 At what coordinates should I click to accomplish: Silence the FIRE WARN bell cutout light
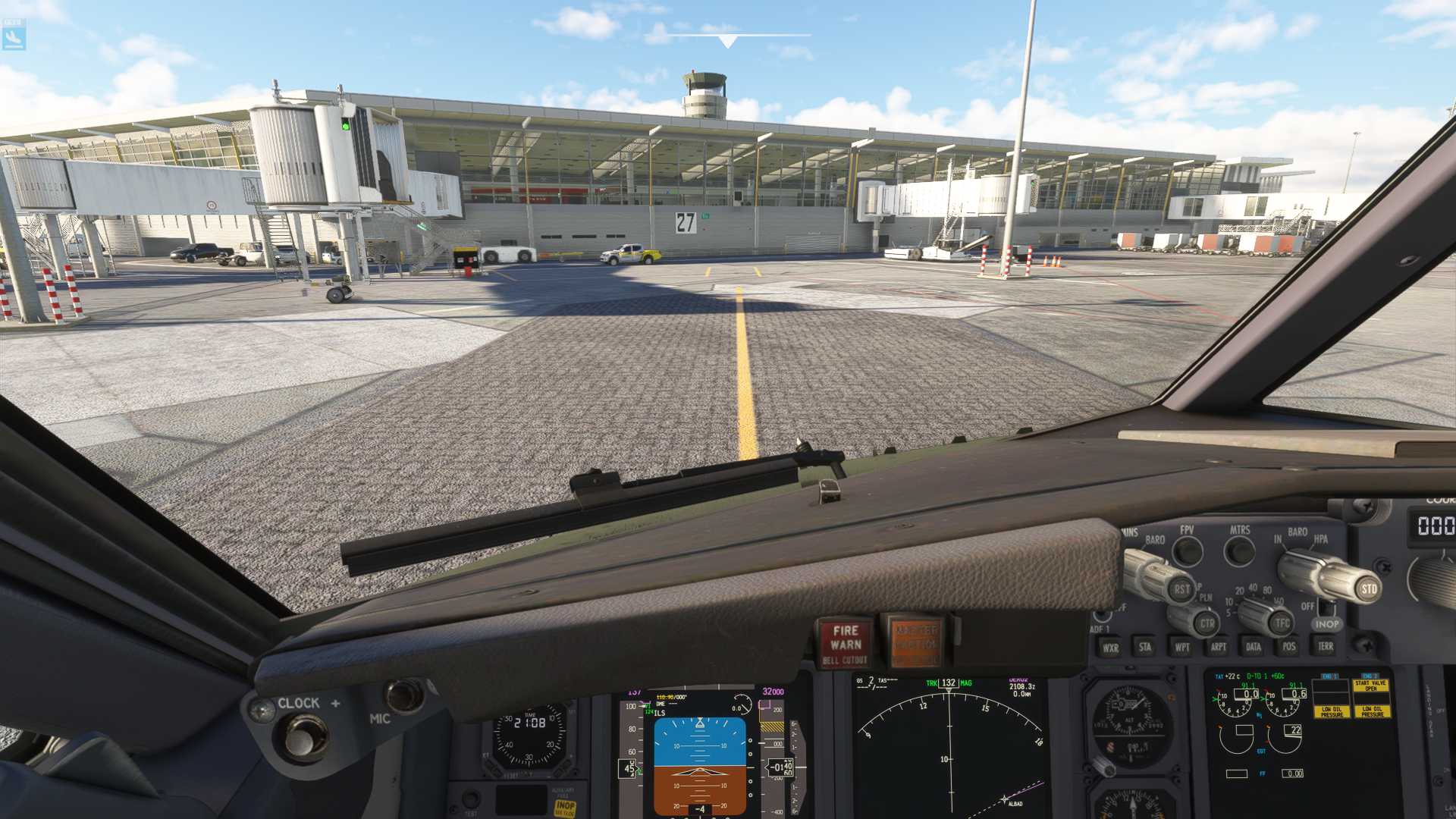click(x=845, y=643)
